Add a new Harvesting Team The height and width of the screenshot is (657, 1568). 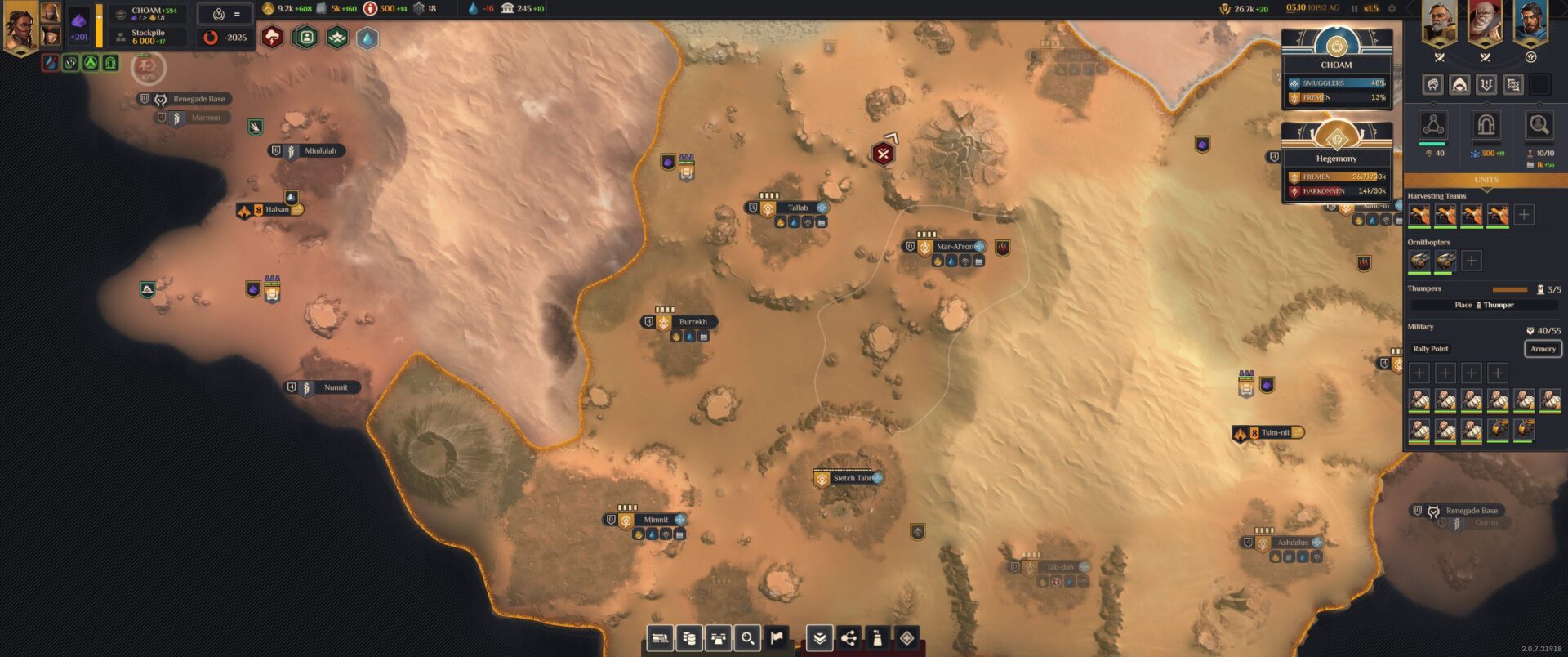1524,215
